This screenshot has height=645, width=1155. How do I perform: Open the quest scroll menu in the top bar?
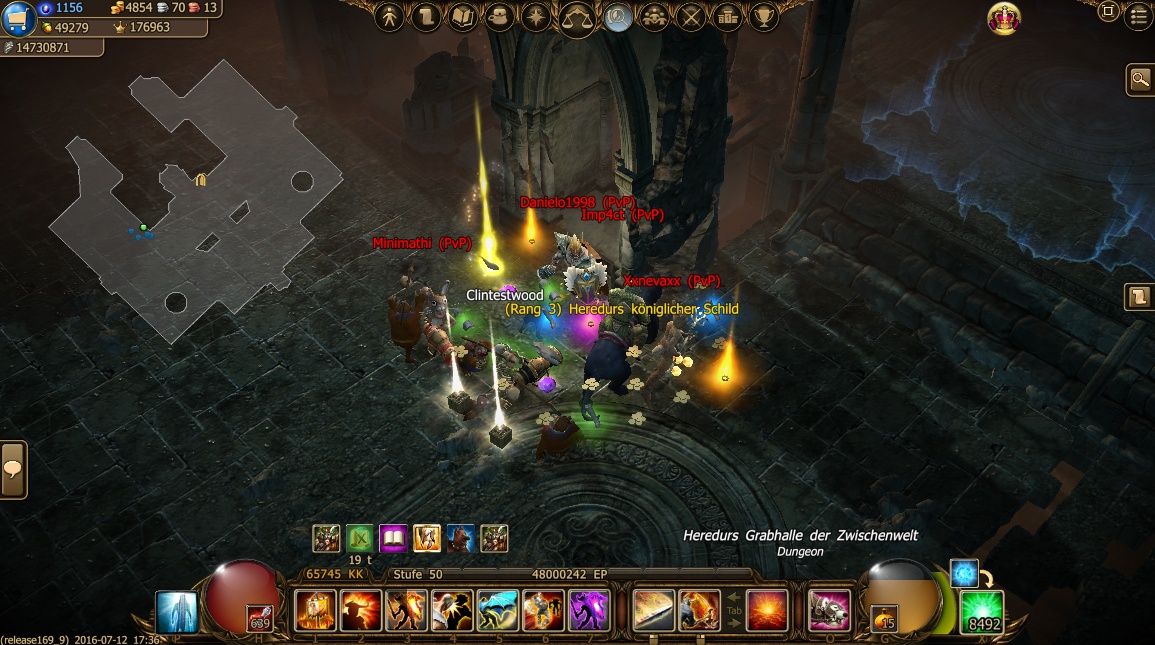426,17
